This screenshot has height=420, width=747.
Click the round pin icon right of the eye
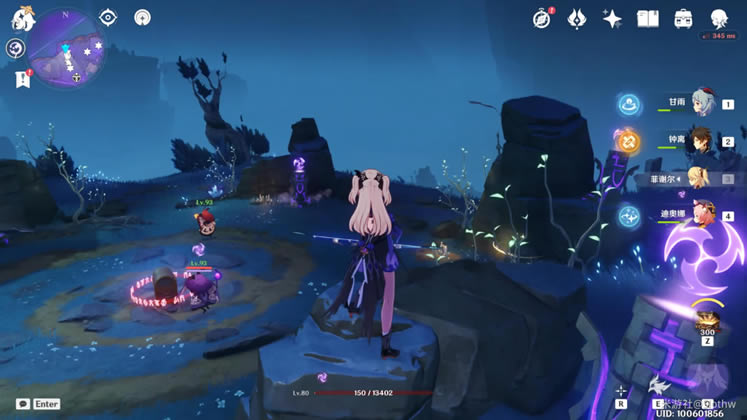click(142, 18)
